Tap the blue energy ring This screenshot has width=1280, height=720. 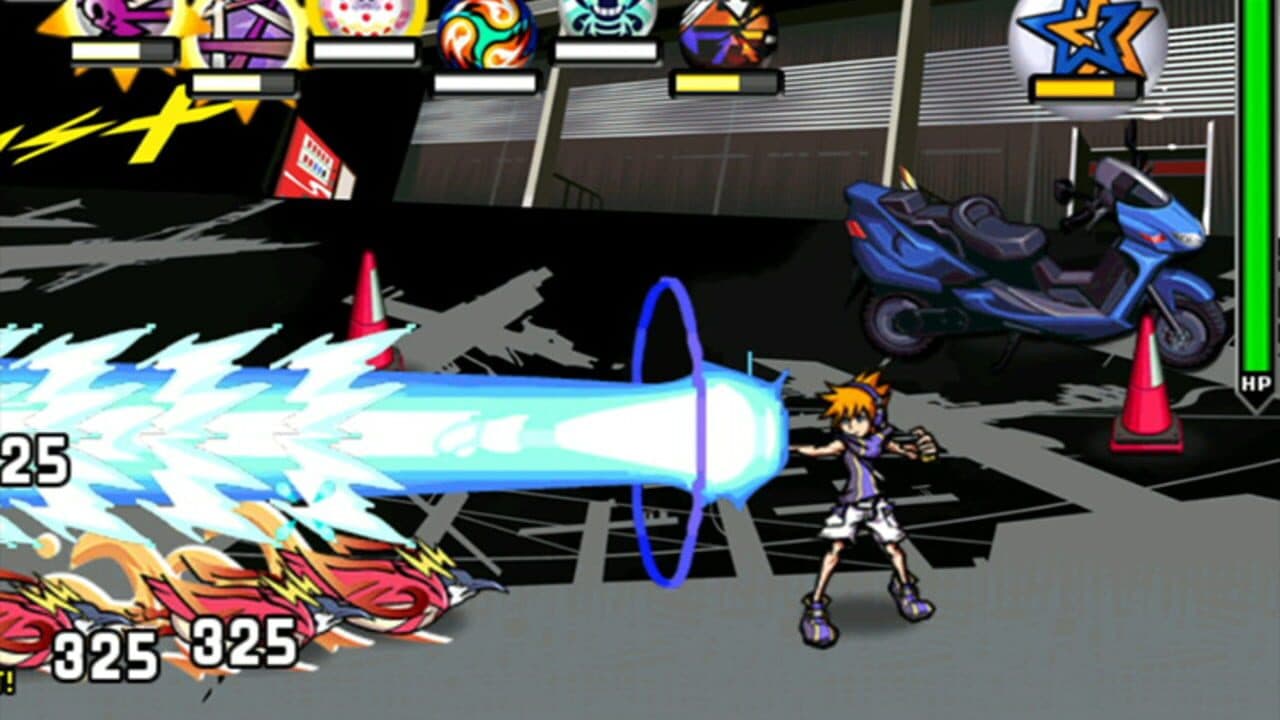pos(665,420)
